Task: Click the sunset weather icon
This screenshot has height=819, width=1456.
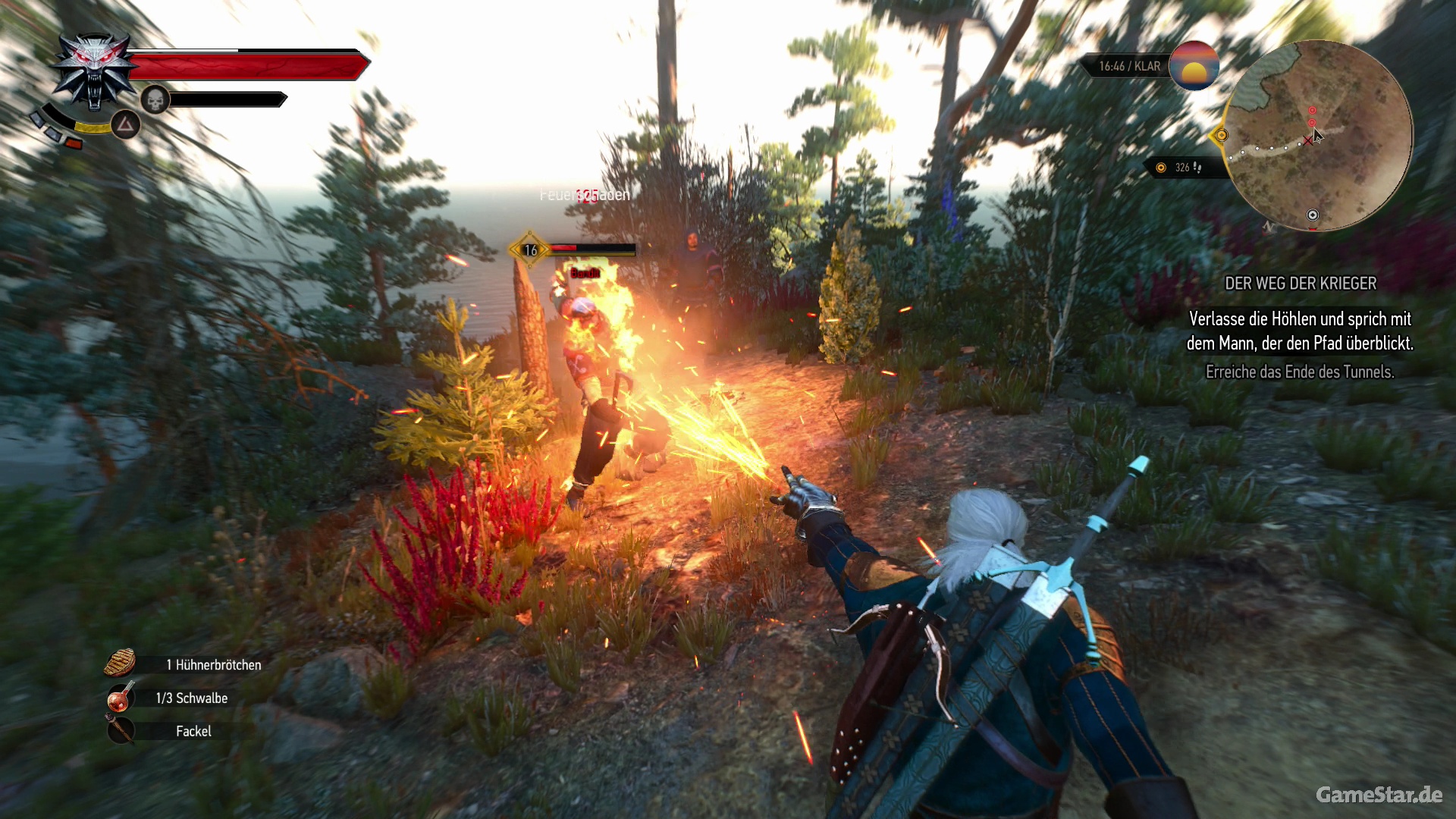Action: point(1194,66)
